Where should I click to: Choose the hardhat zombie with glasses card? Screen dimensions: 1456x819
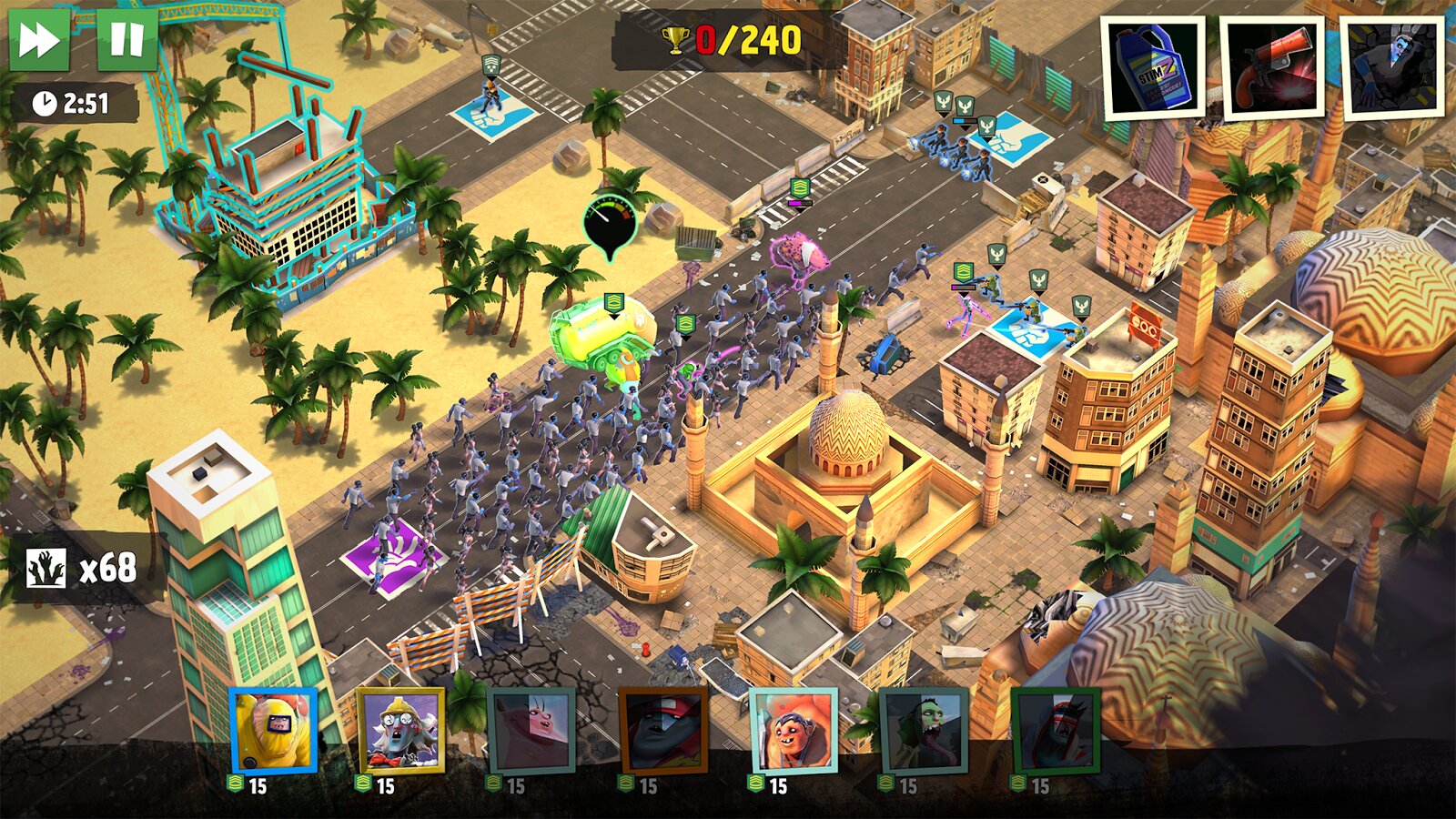coord(401,730)
